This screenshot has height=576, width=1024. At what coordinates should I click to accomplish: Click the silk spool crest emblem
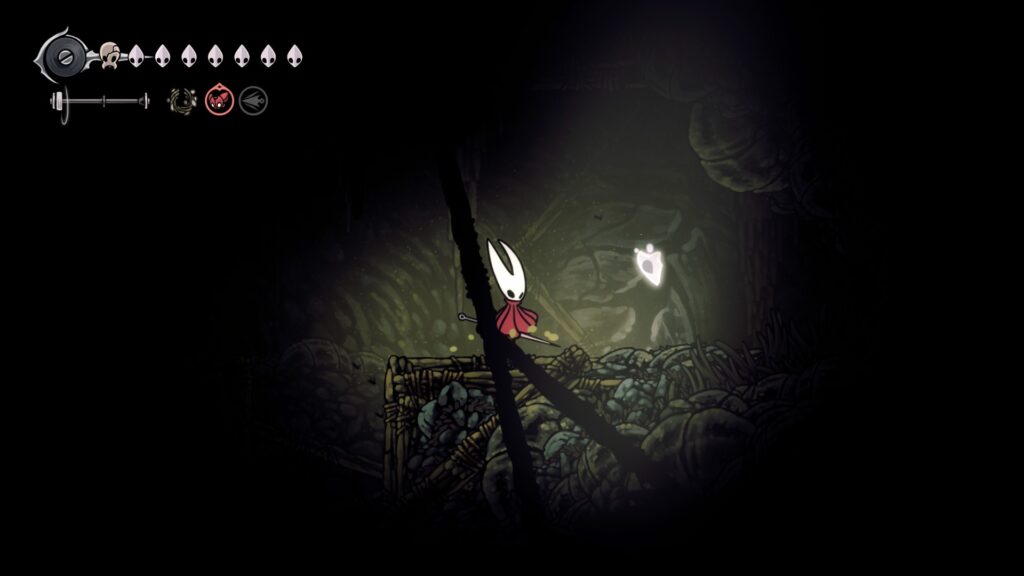pyautogui.click(x=64, y=54)
